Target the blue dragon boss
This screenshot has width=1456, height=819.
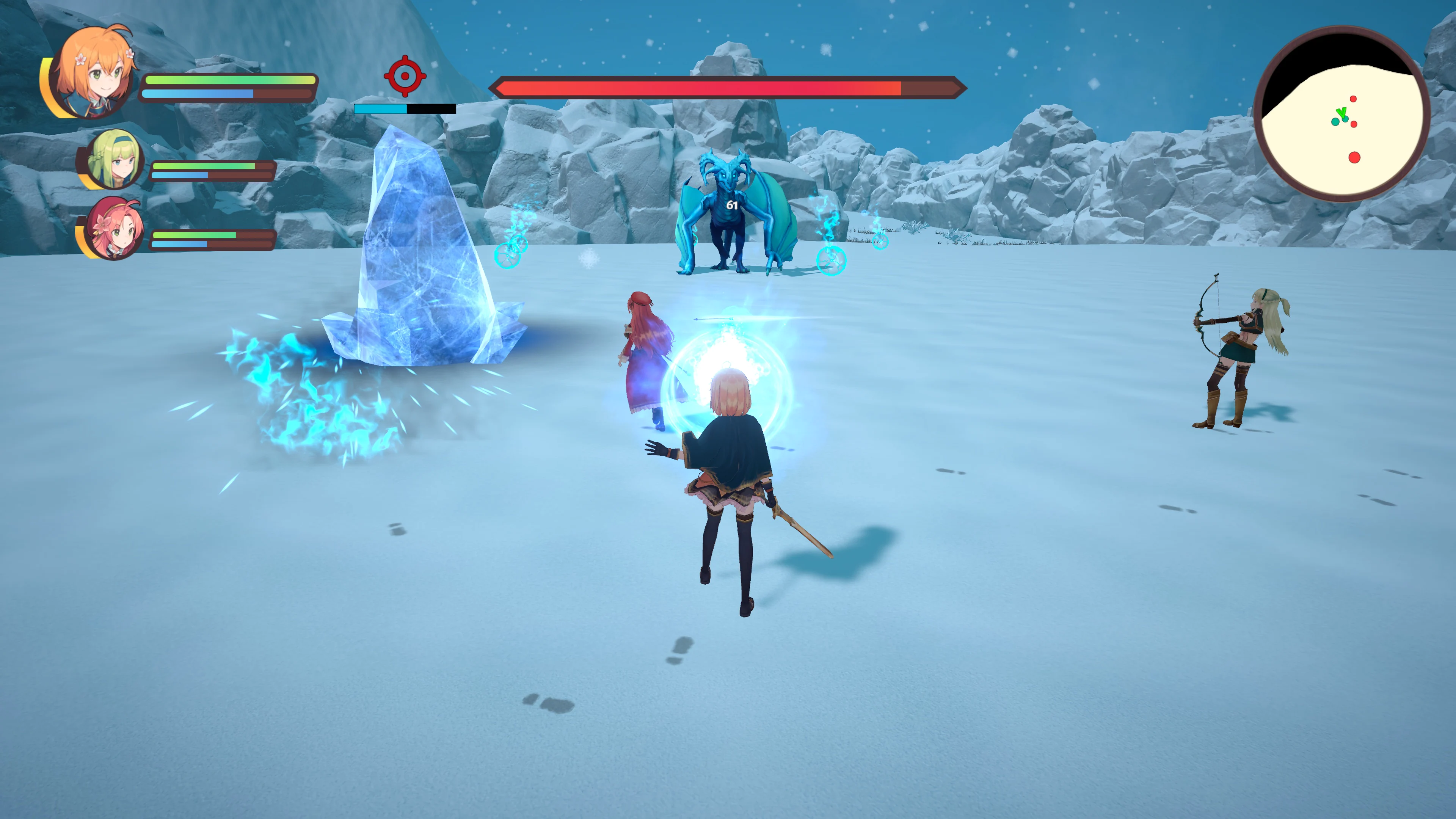pos(729,226)
